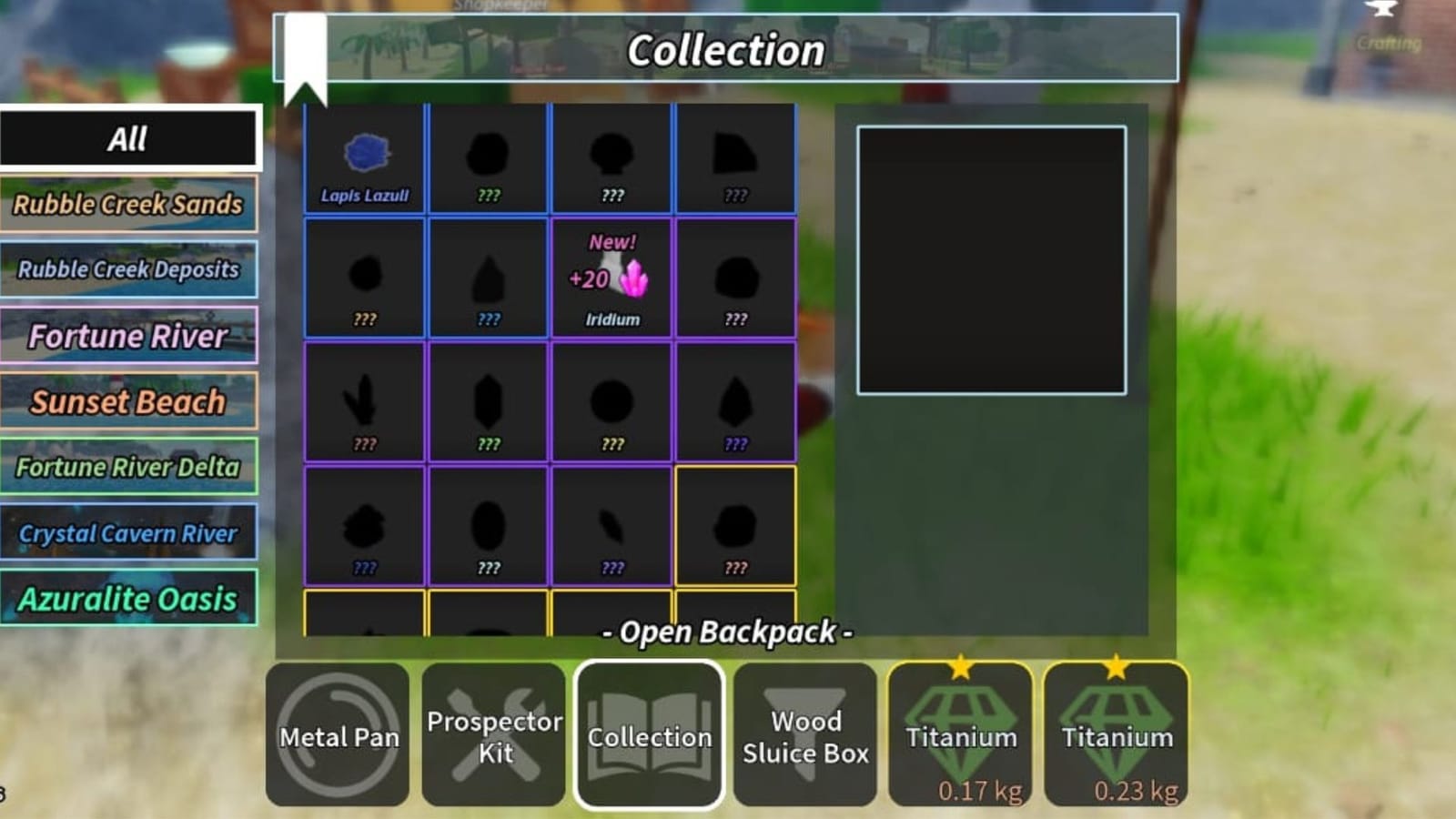Filter collection by Rubble Creek Sands
The width and height of the screenshot is (1456, 819).
130,205
